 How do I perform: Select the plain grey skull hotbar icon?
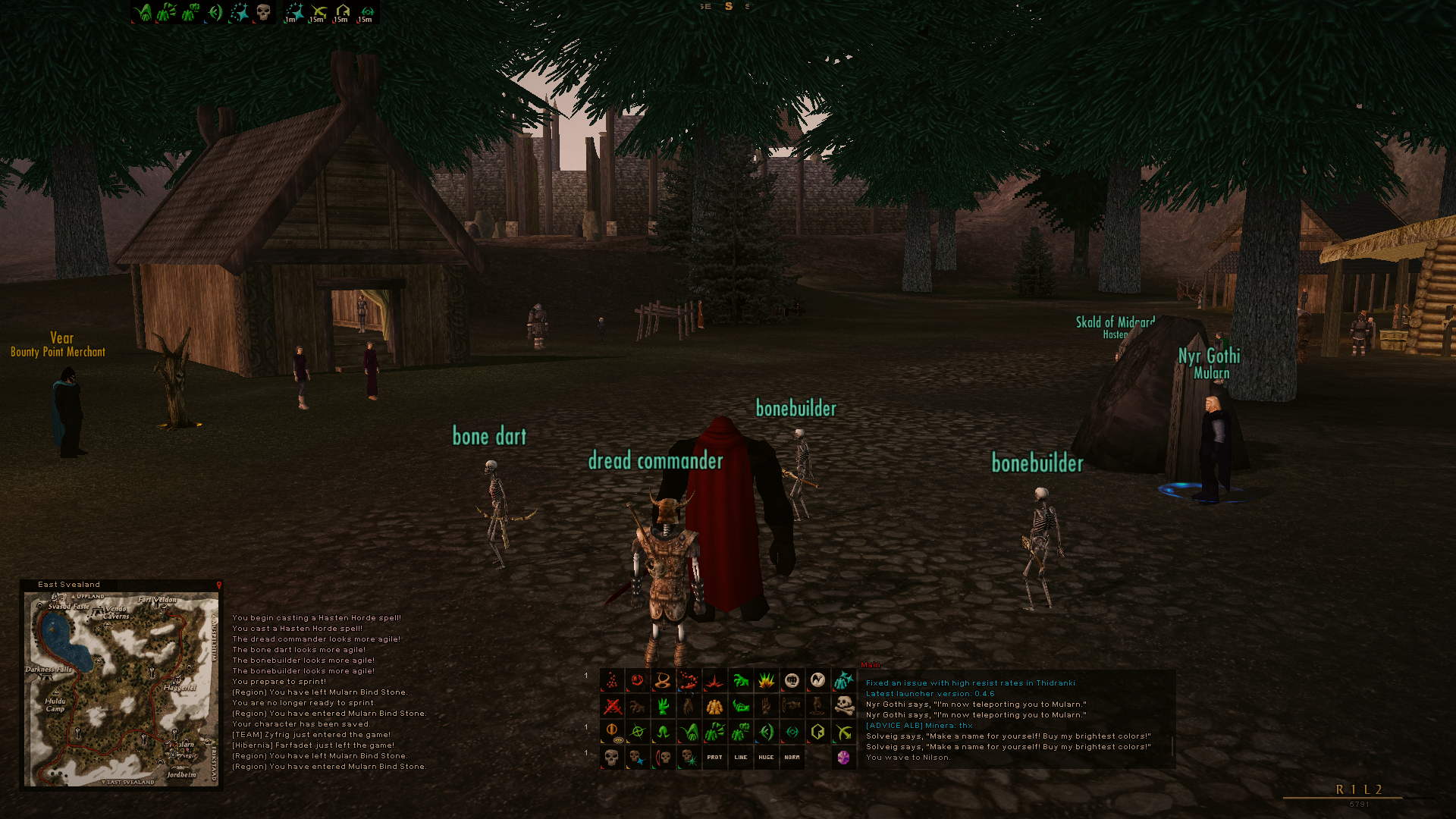coord(612,757)
